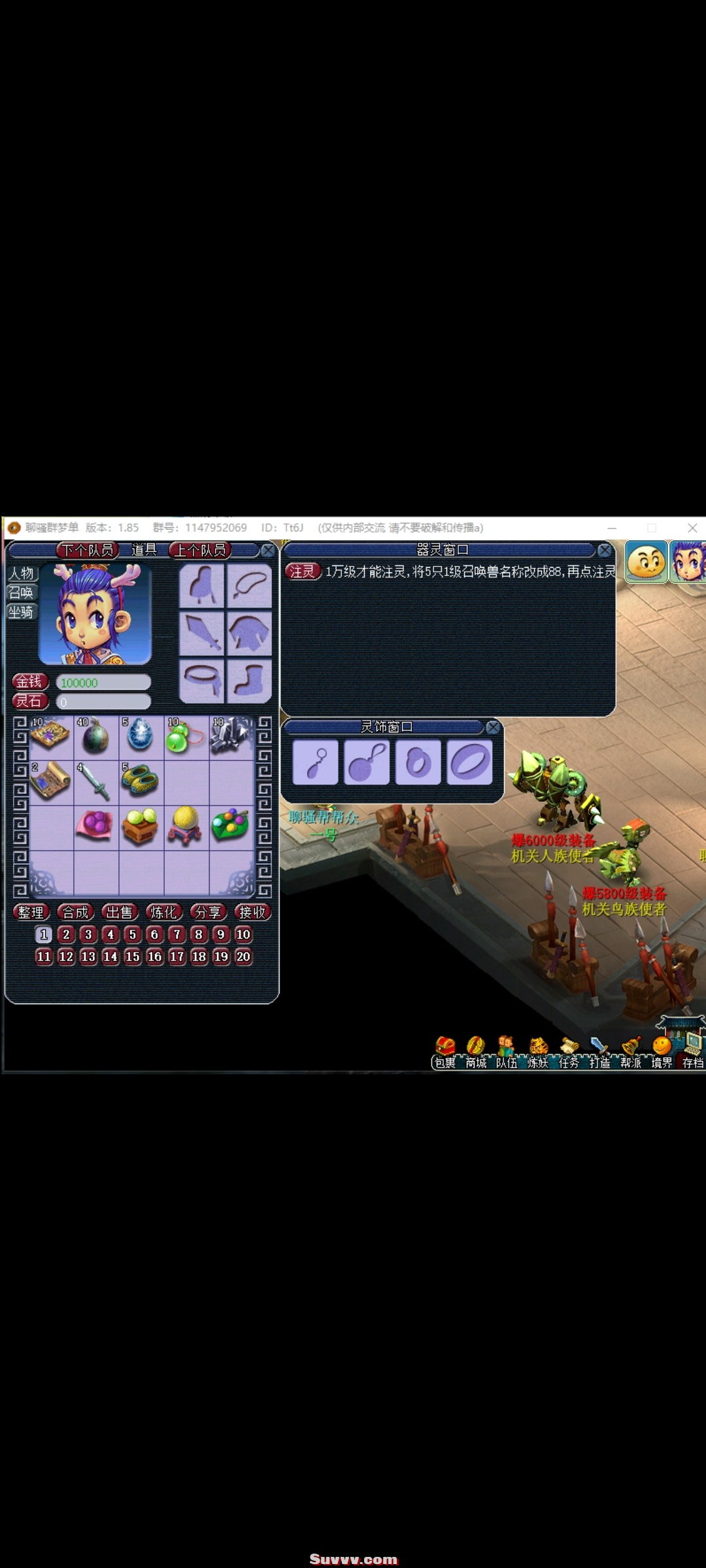This screenshot has height=1568, width=706.
Task: Close the 道具 inventory window
Action: 268,551
